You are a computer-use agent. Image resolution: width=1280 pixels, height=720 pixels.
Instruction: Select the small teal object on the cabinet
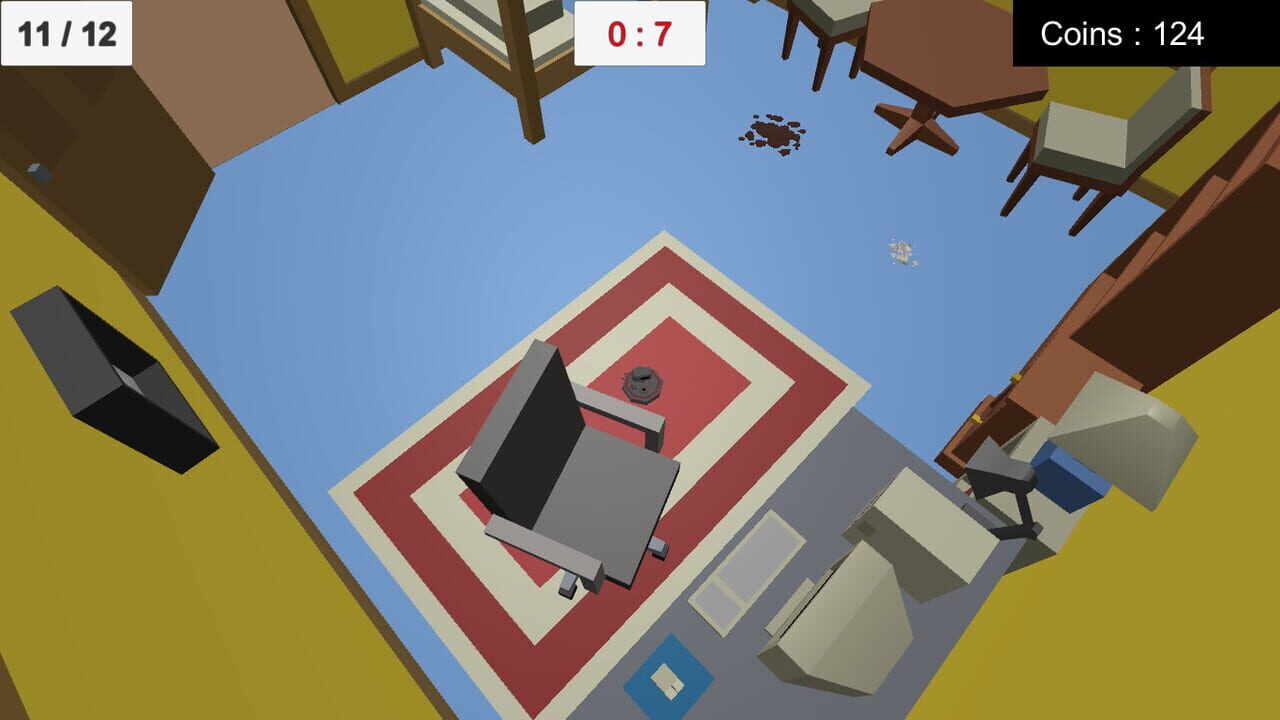pos(35,170)
